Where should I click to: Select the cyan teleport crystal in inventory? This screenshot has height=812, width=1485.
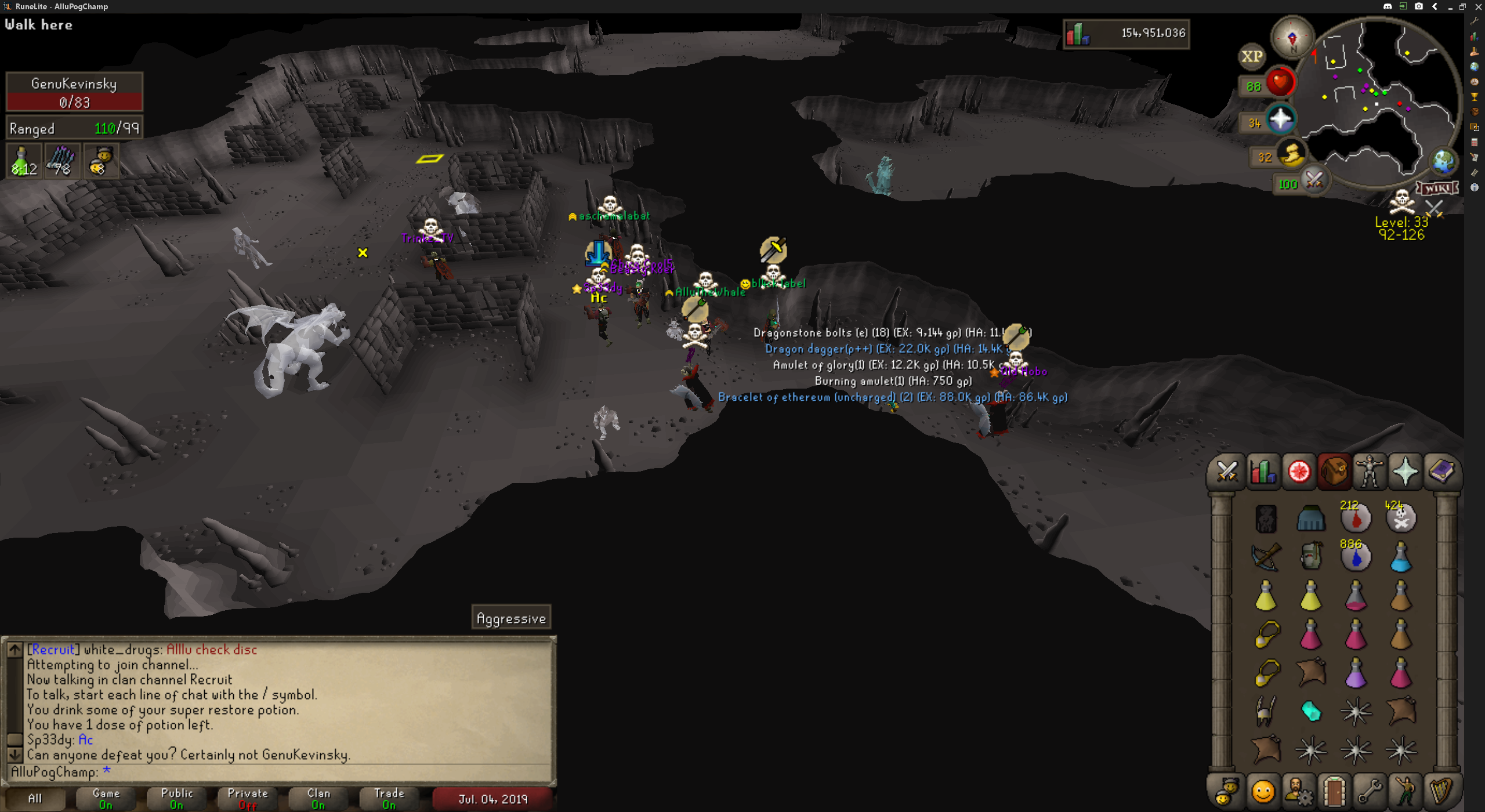(x=1311, y=711)
